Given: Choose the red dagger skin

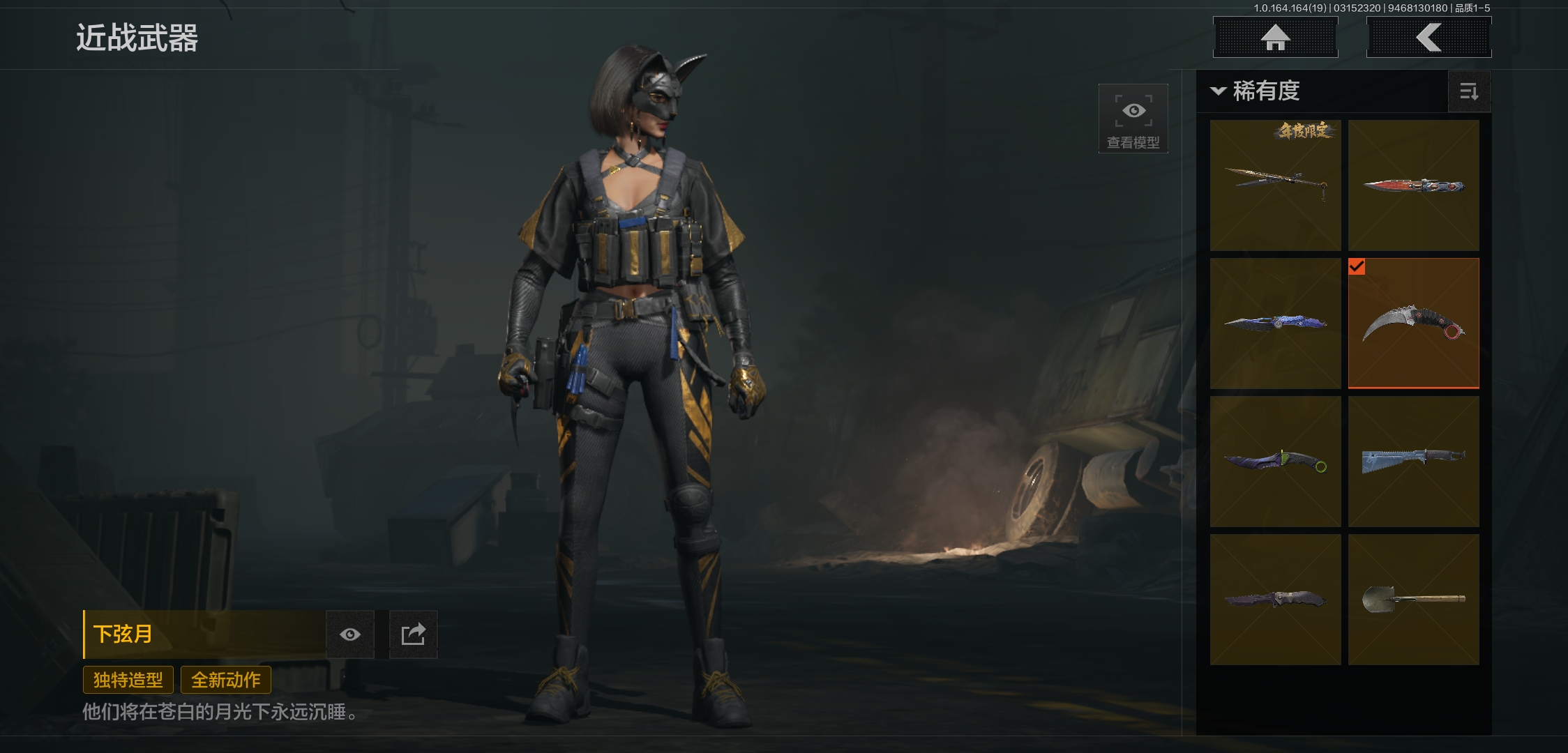Looking at the screenshot, I should (1413, 185).
